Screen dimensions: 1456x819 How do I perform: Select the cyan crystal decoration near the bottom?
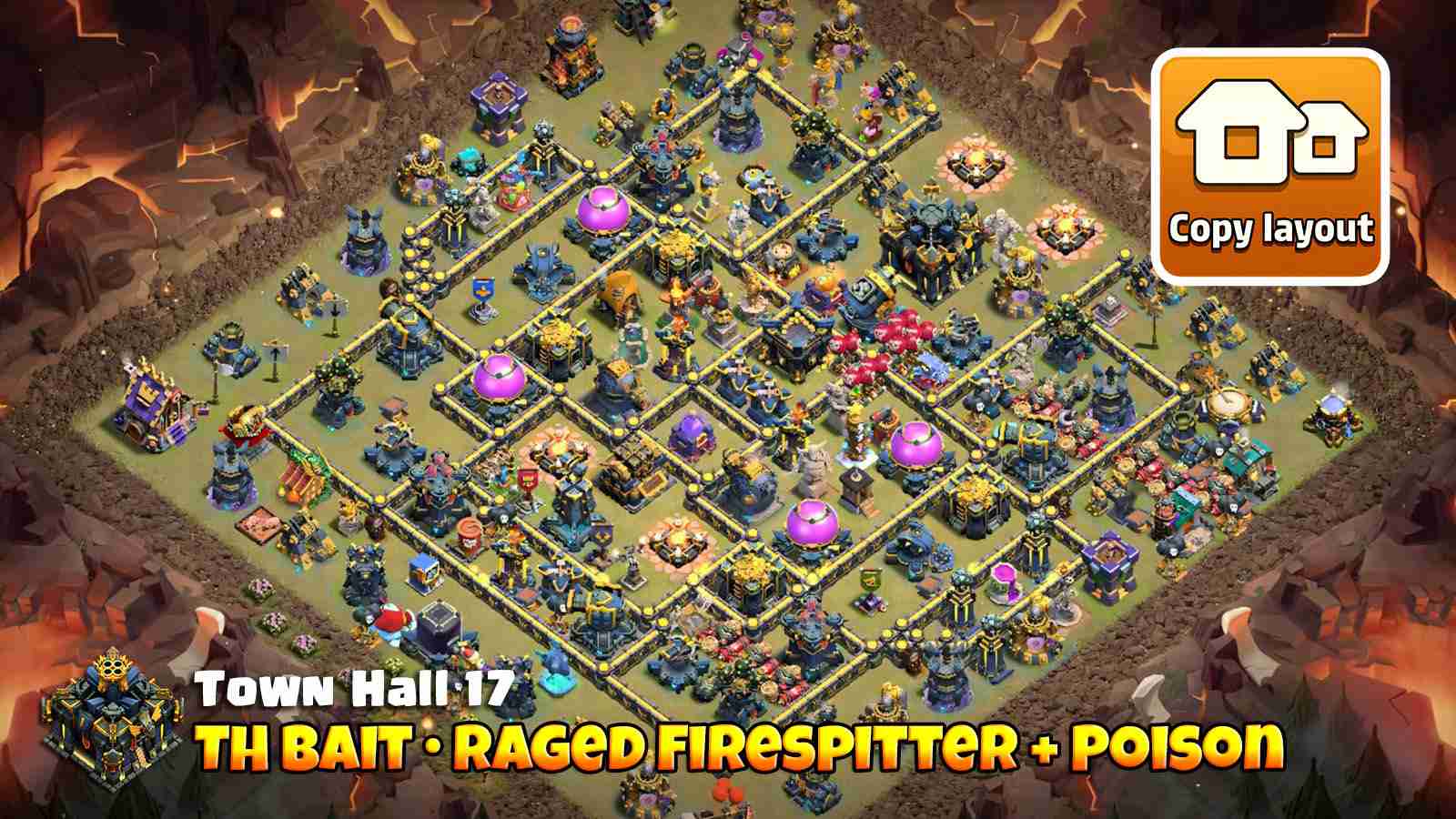555,682
